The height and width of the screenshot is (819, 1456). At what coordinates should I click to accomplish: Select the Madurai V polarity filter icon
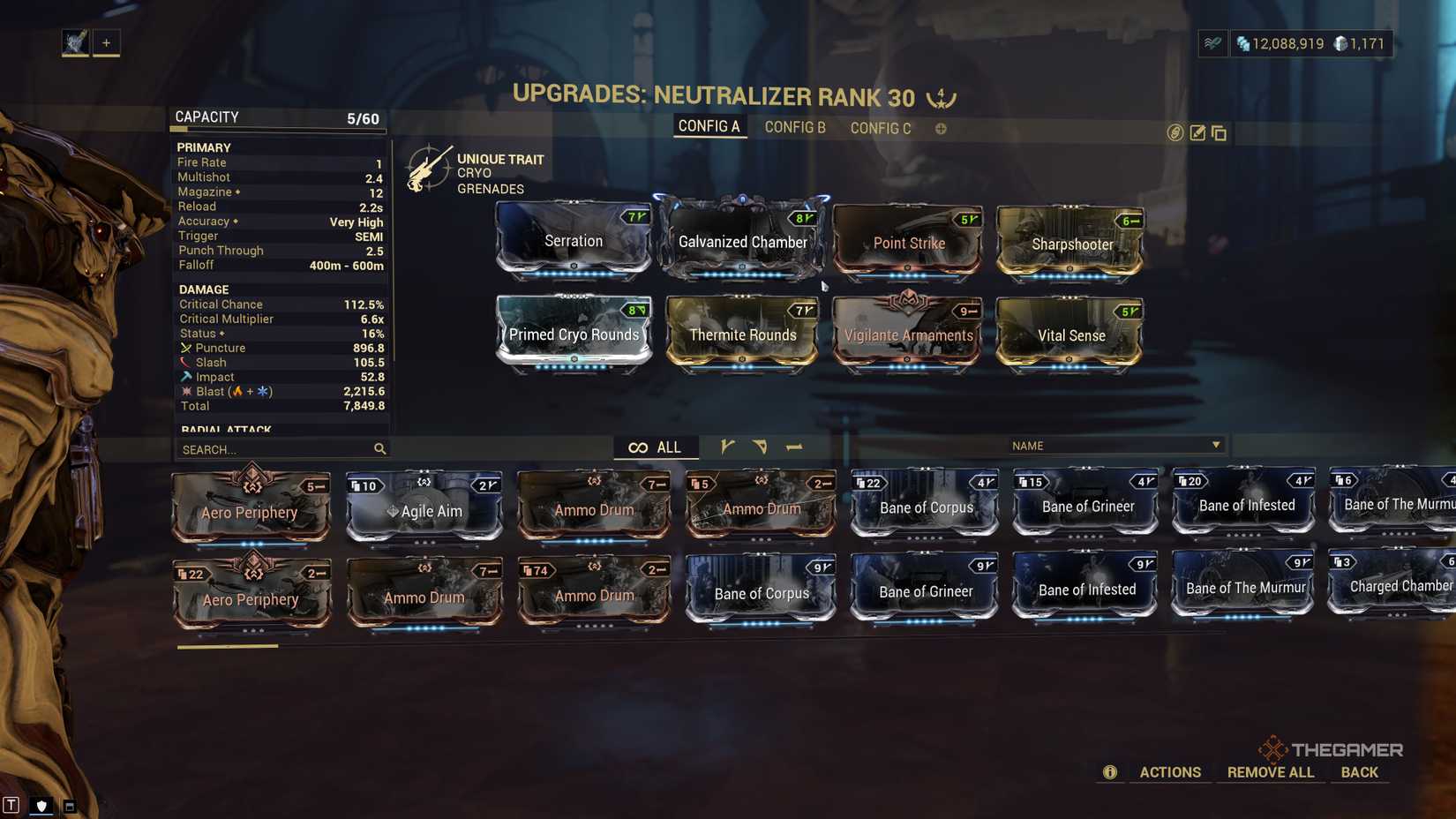(728, 447)
